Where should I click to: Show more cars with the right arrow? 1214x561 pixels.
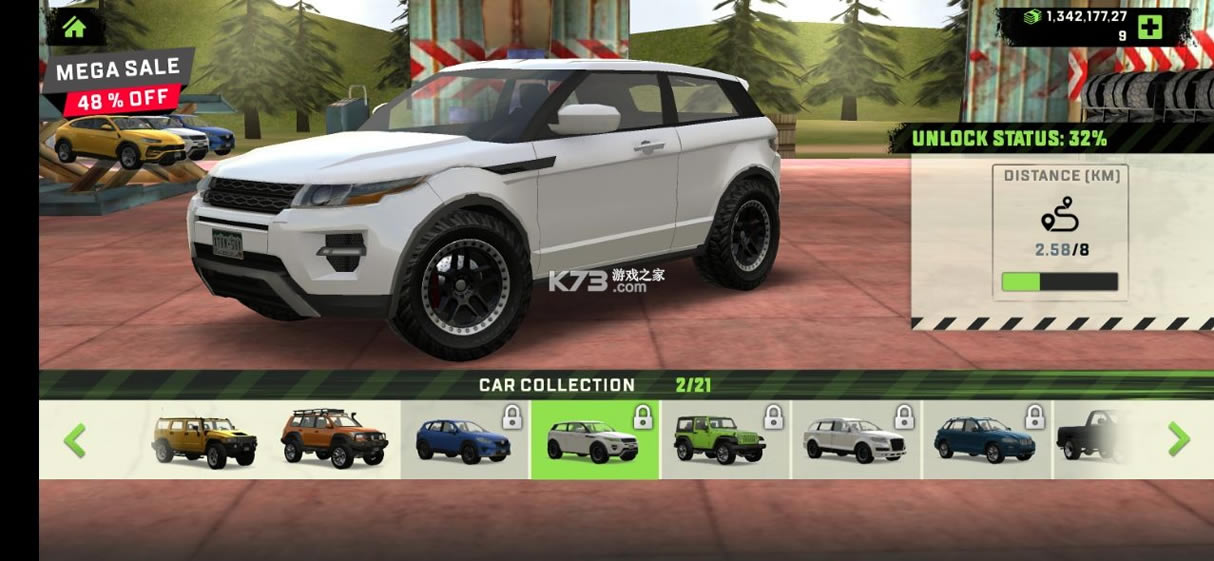point(1179,439)
